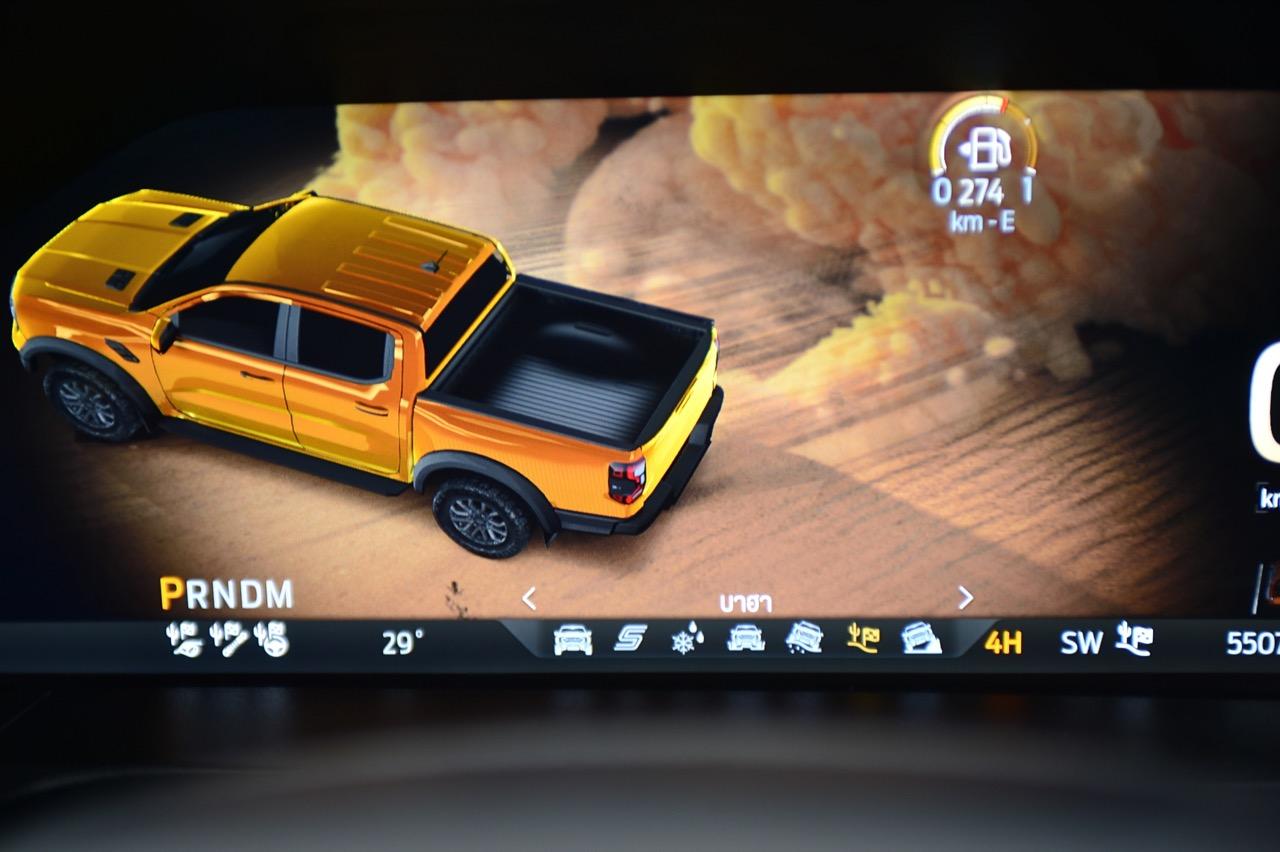Activate the Baja cactus flag mode icon
Screen dimensions: 1280x852
tap(863, 638)
